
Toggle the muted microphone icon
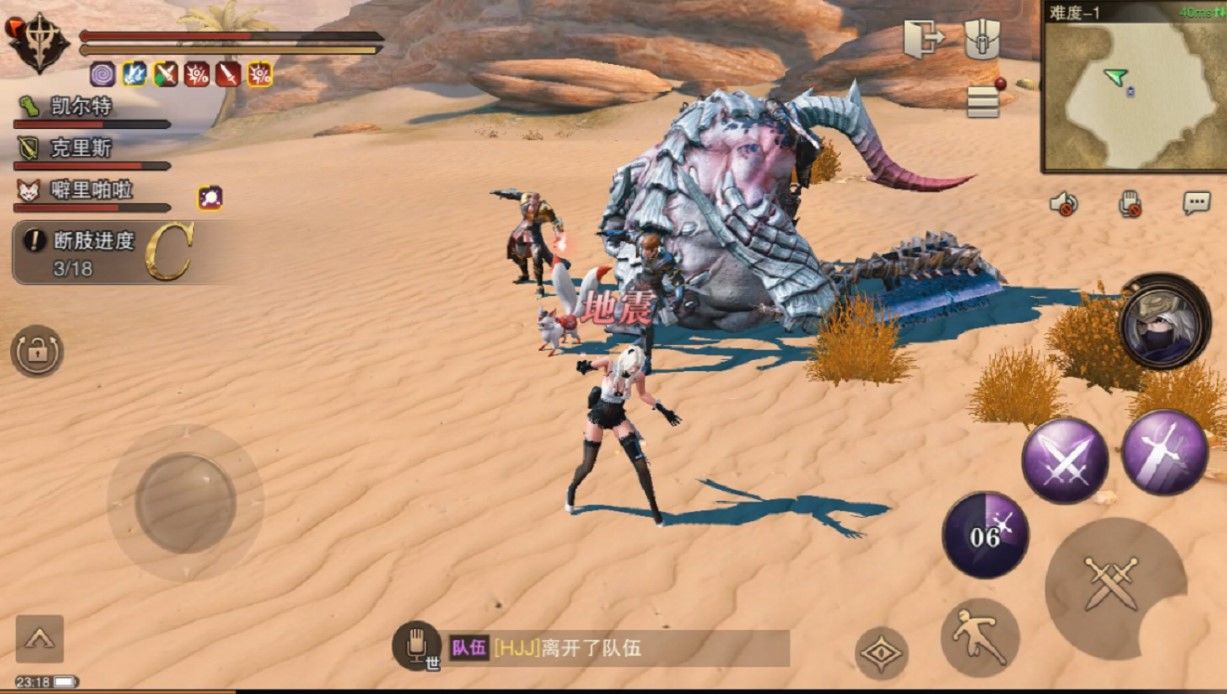coord(1130,204)
